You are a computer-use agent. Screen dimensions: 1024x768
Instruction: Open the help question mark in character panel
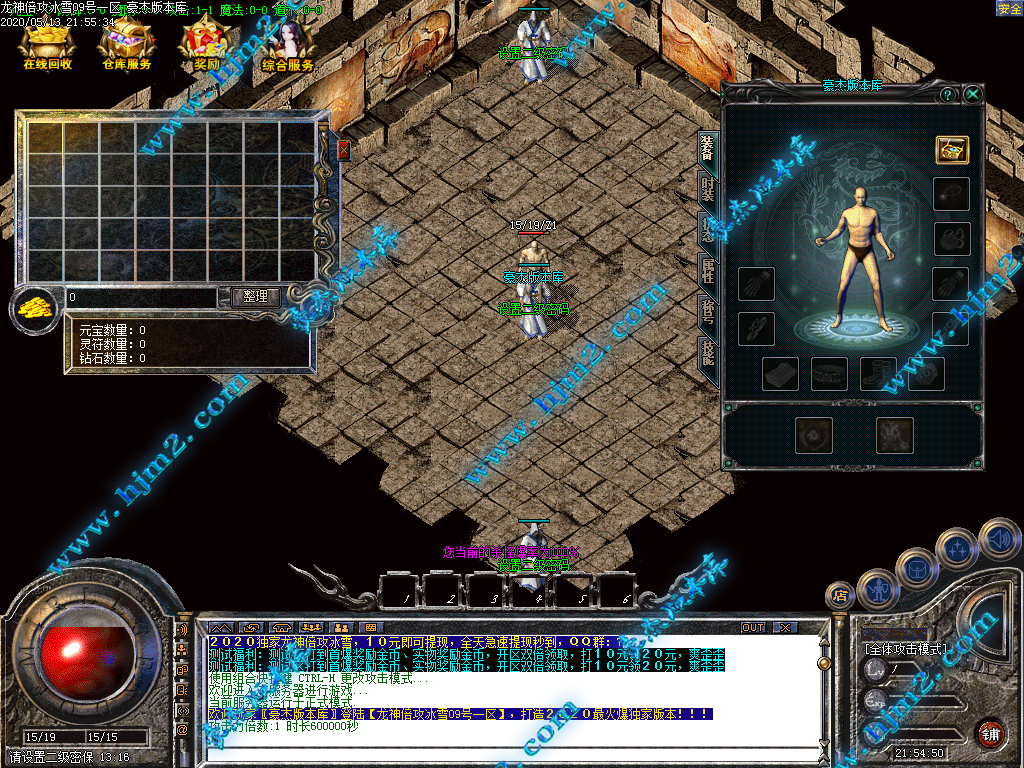pos(947,94)
